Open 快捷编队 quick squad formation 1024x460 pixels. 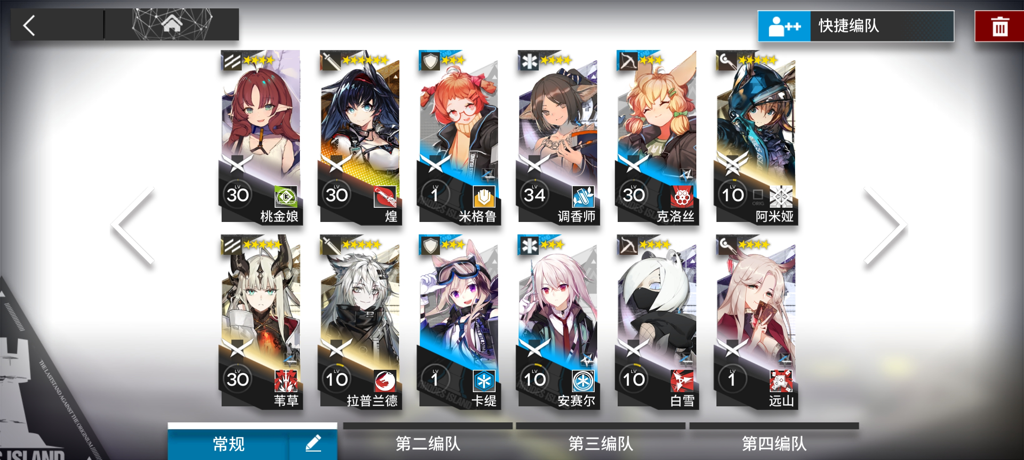[x=856, y=26]
